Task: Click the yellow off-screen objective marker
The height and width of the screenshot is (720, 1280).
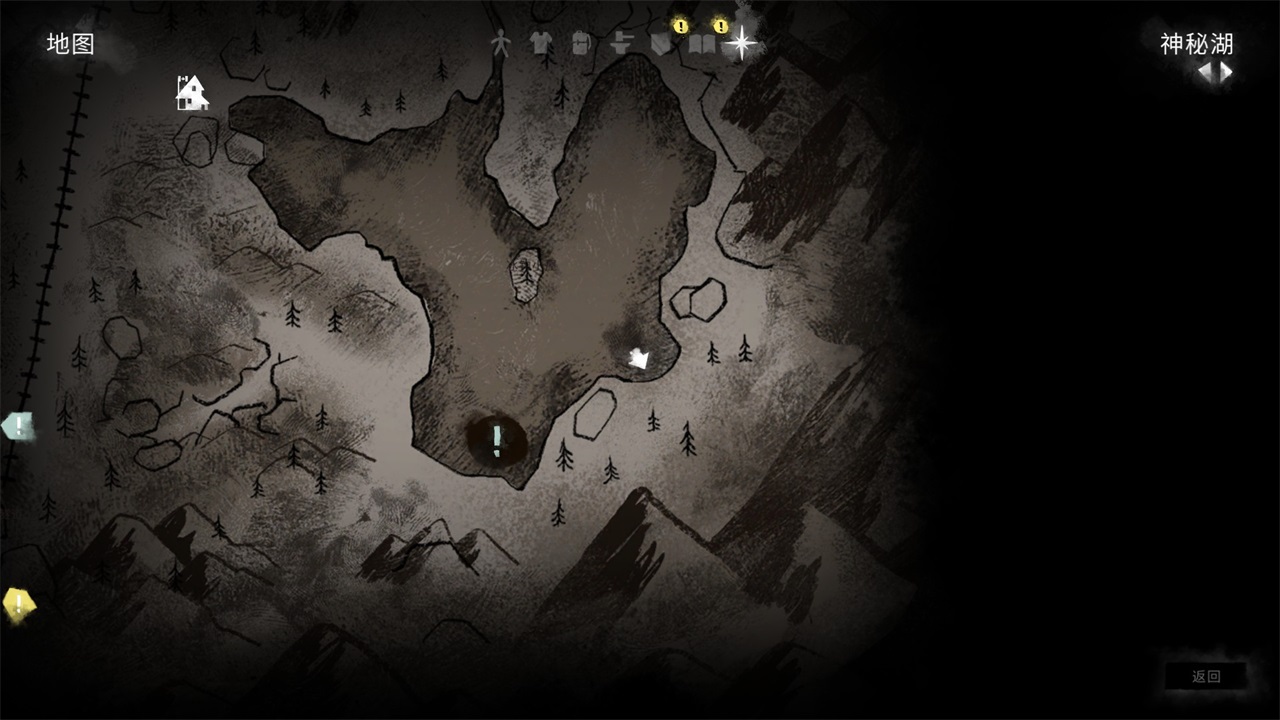Action: click(18, 603)
